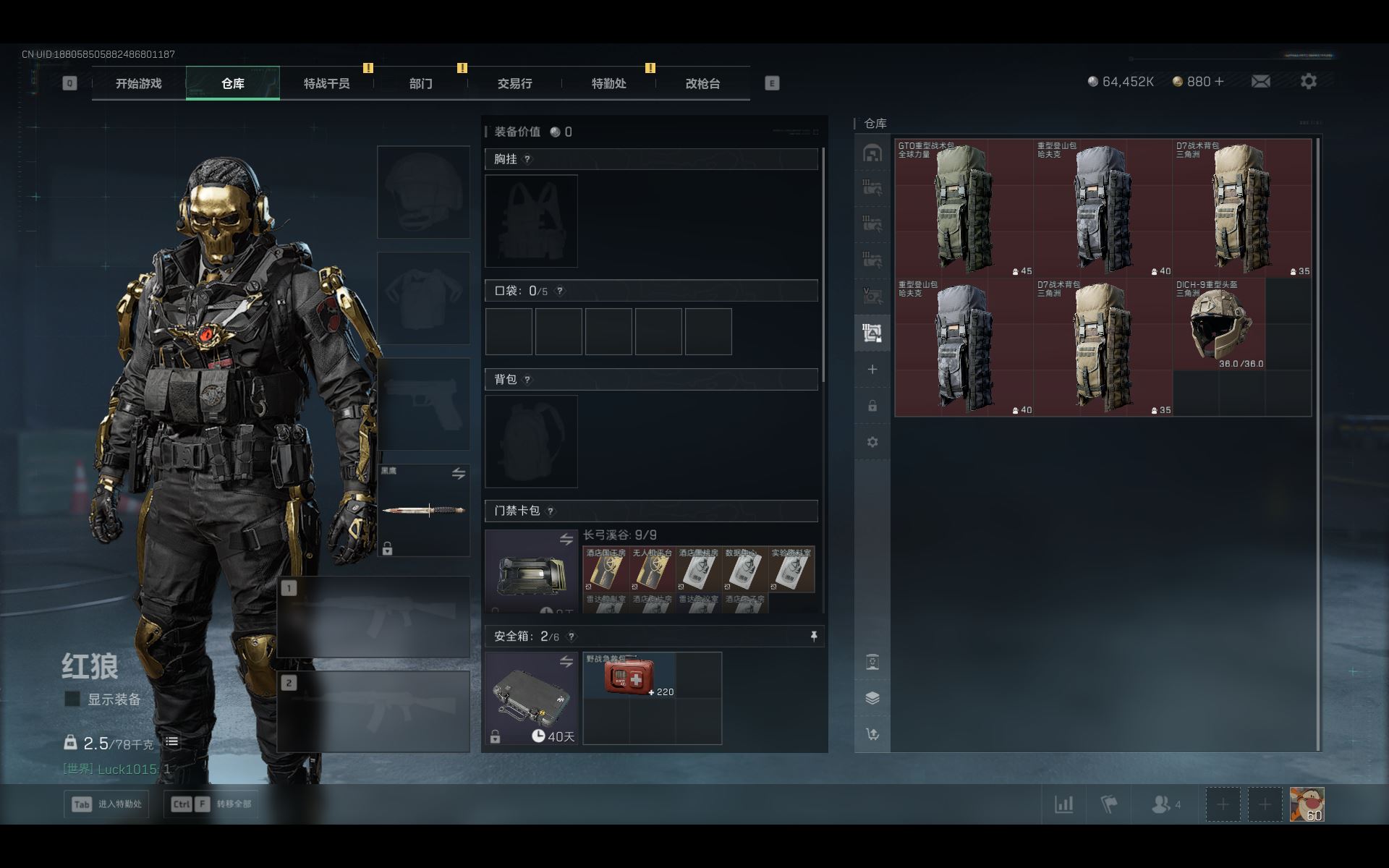Screen dimensions: 1389x868
Task: Click the 黑鹰 knife melee slot
Action: 424,510
